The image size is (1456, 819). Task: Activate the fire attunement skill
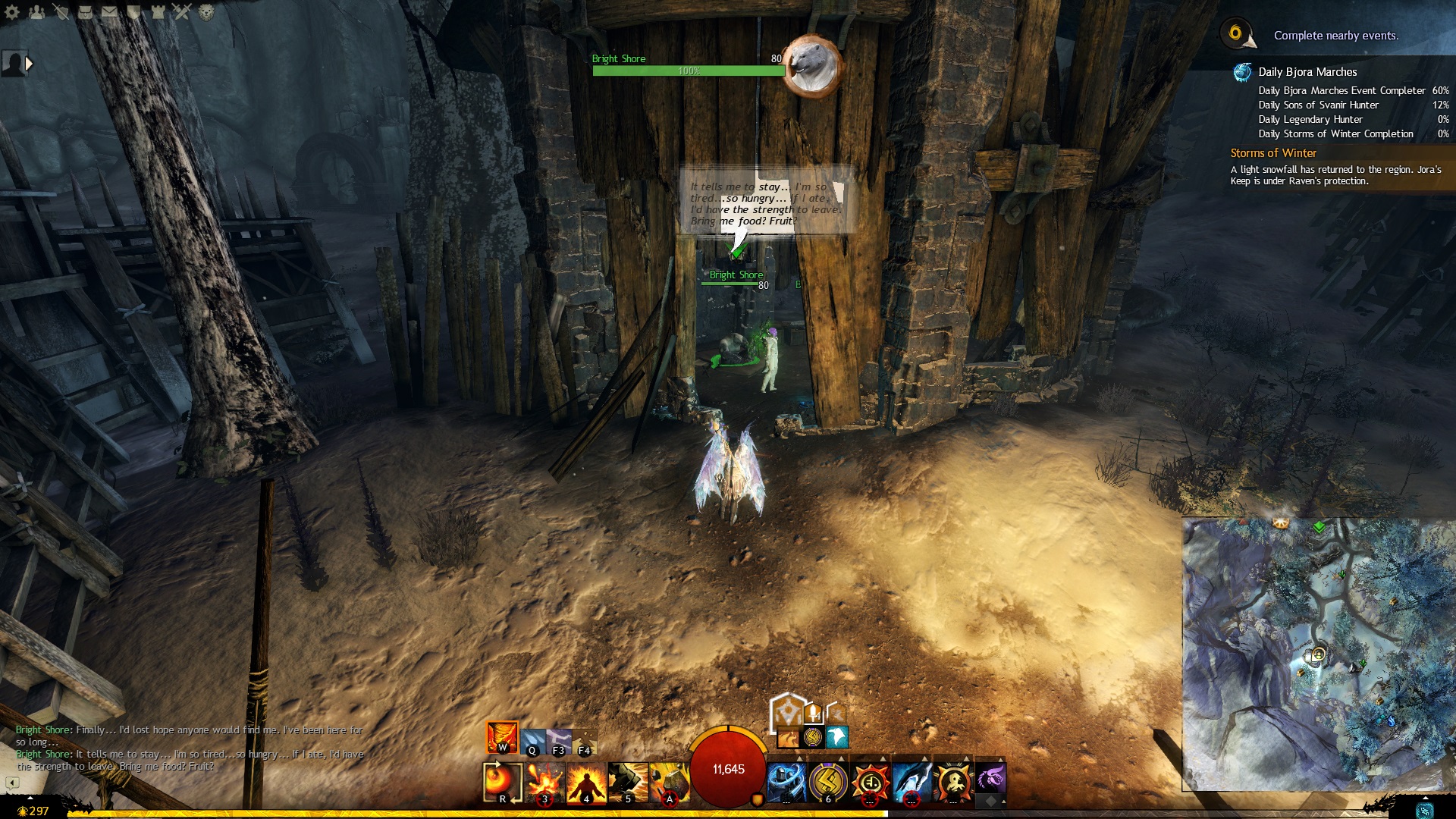502,736
